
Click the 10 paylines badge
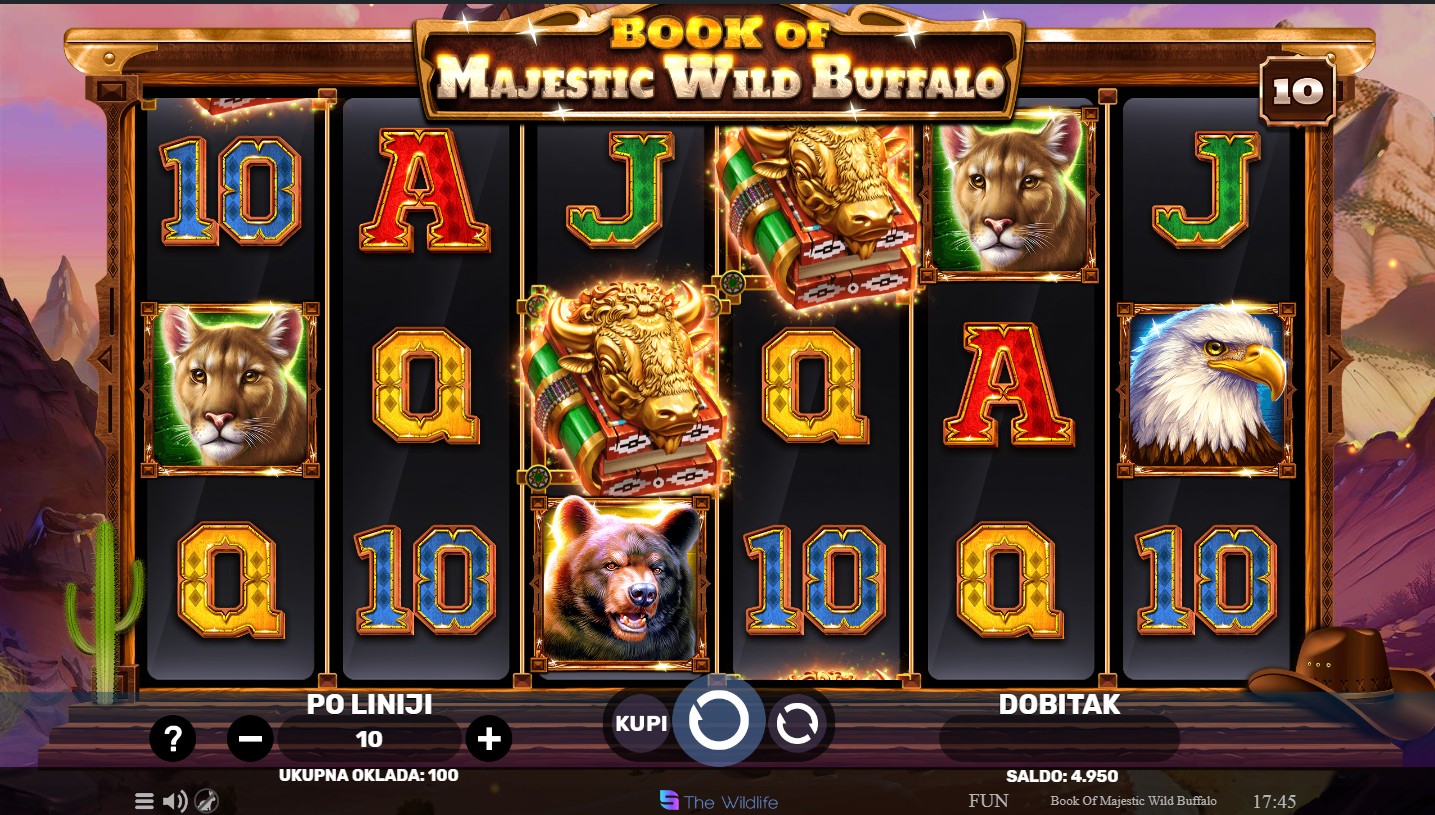[1297, 92]
